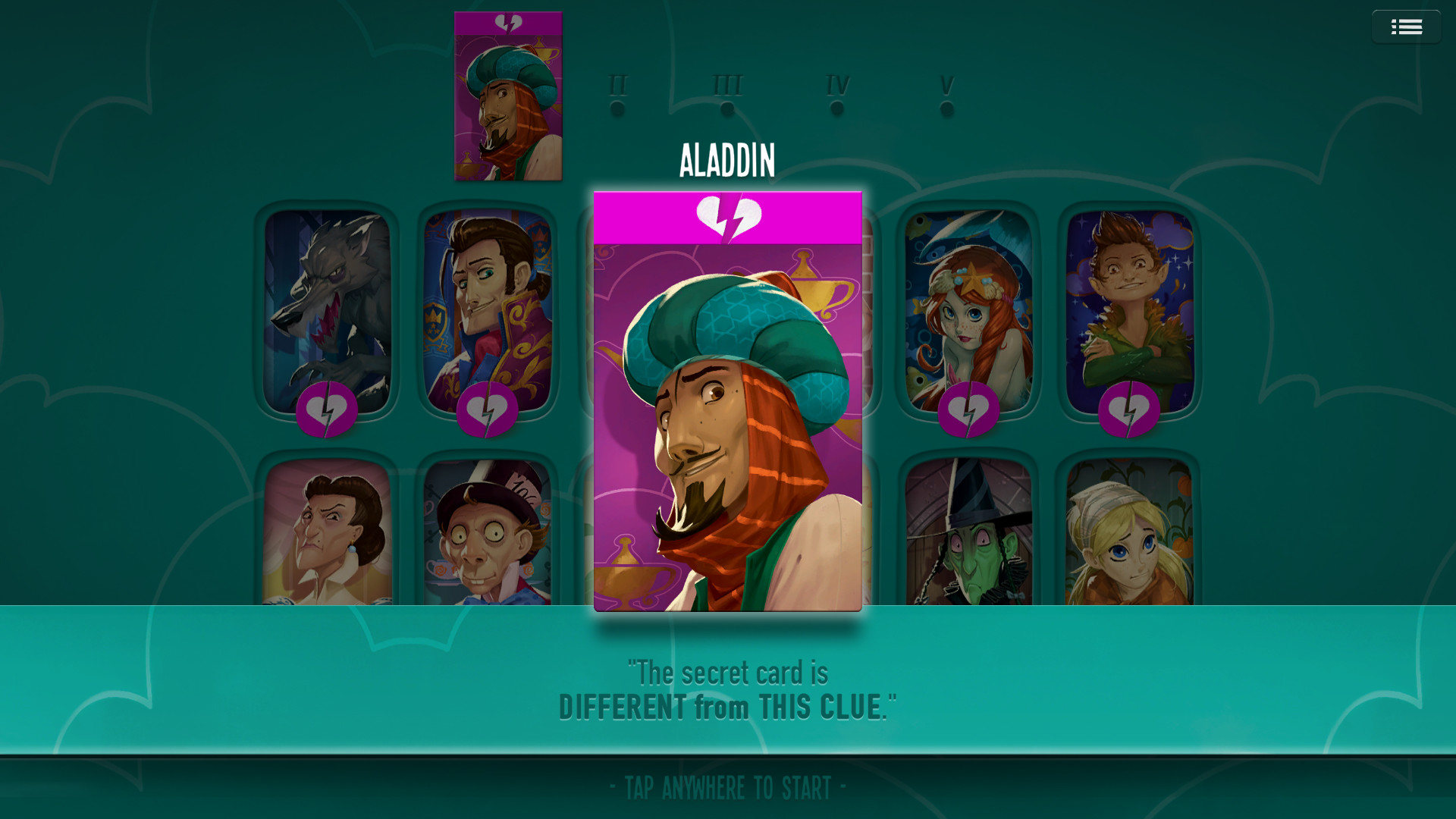Click the round dot under numeral II
This screenshot has height=819, width=1456.
616,108
